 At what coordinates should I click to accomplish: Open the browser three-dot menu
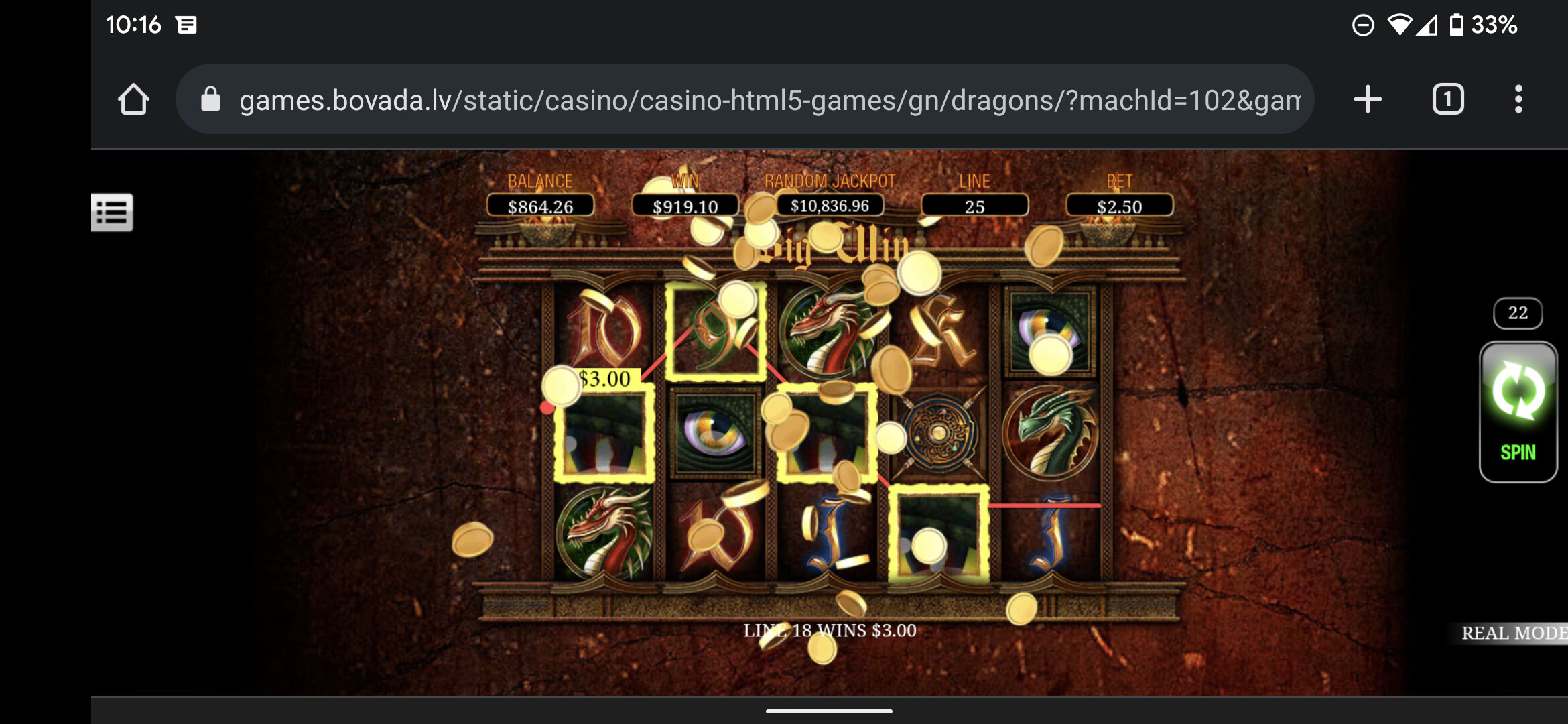click(x=1518, y=100)
